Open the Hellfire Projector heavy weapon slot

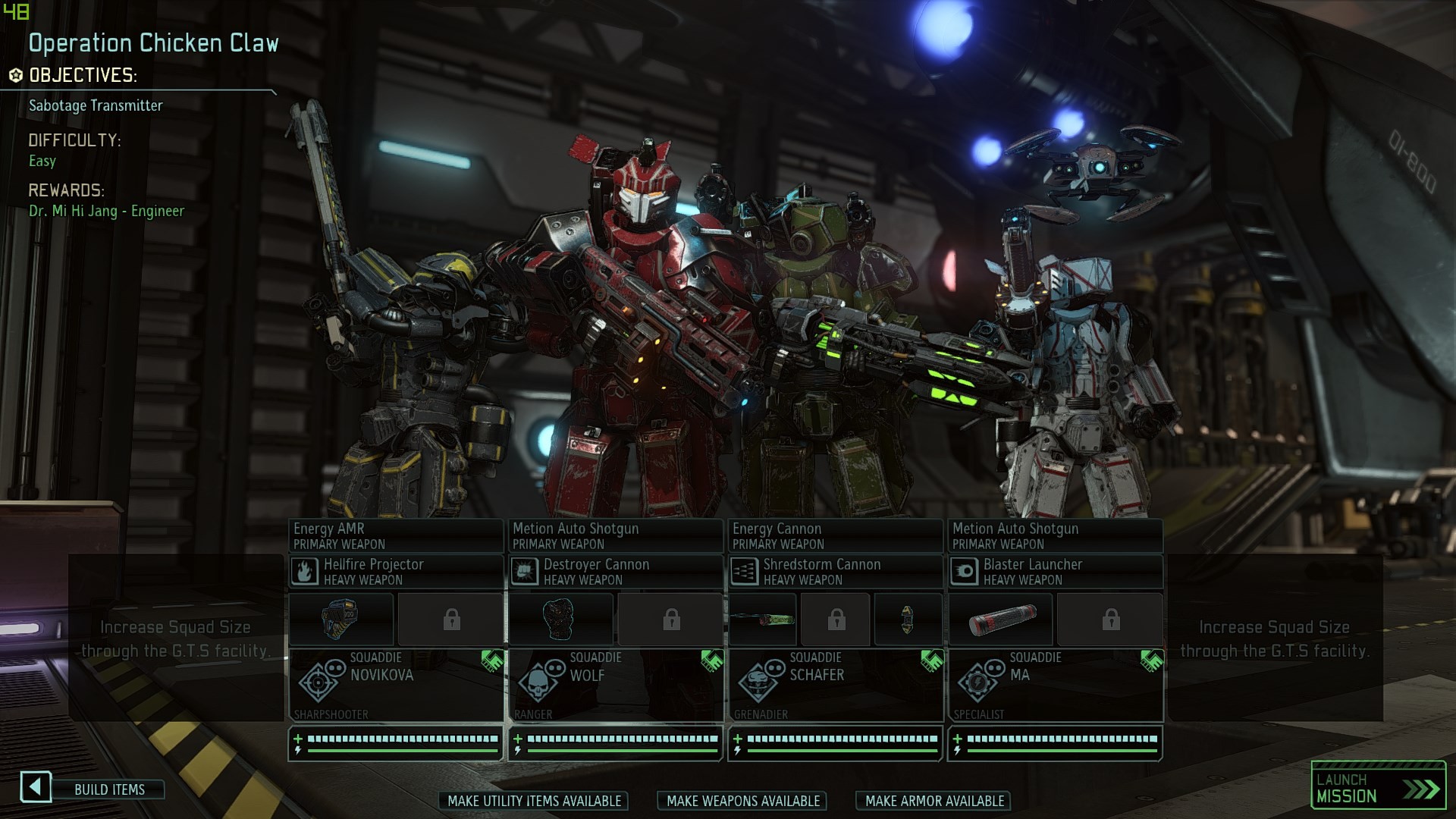coord(395,571)
